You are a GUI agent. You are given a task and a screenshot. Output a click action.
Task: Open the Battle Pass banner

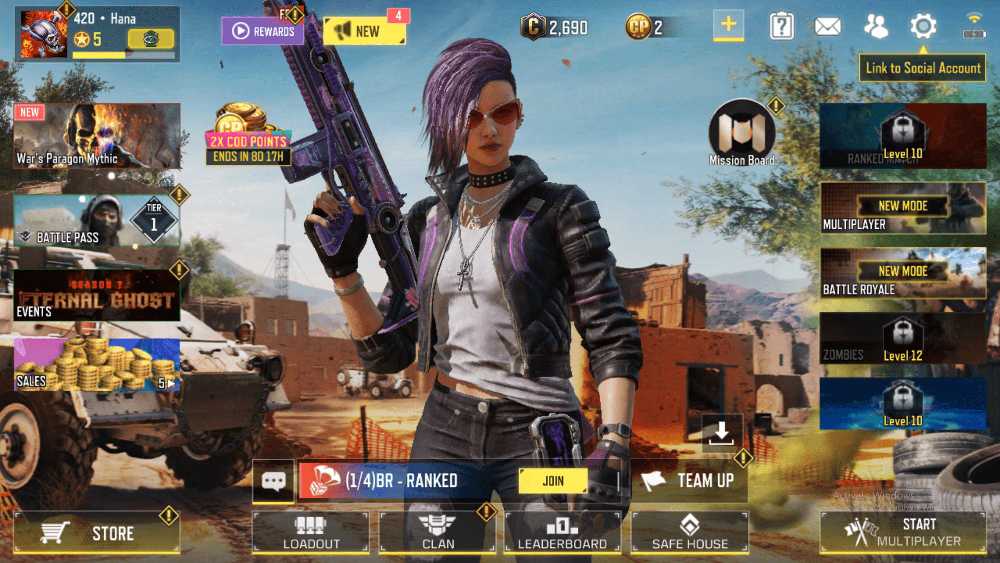[x=97, y=220]
